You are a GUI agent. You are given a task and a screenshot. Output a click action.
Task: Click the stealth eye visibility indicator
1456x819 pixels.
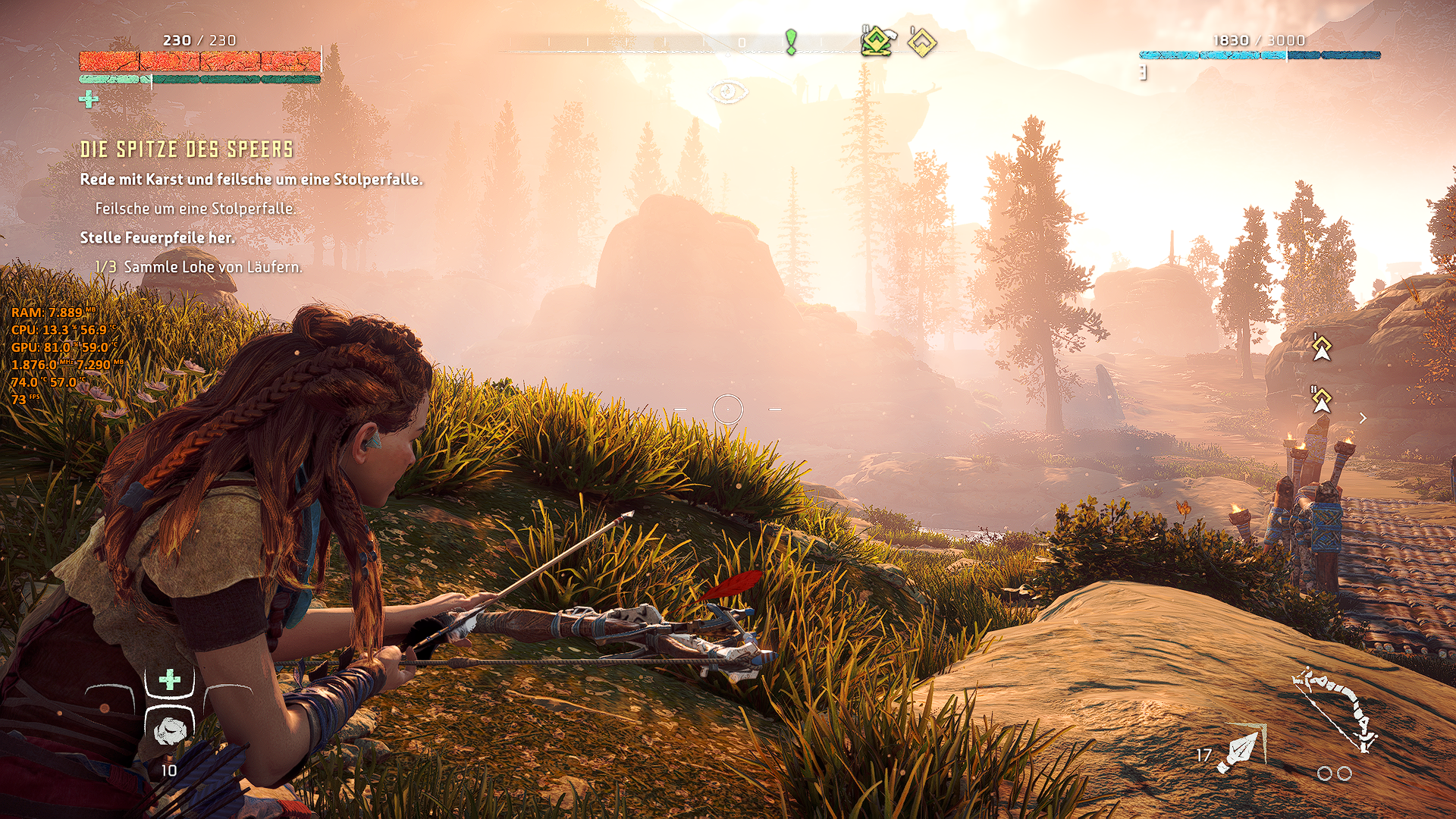[727, 93]
